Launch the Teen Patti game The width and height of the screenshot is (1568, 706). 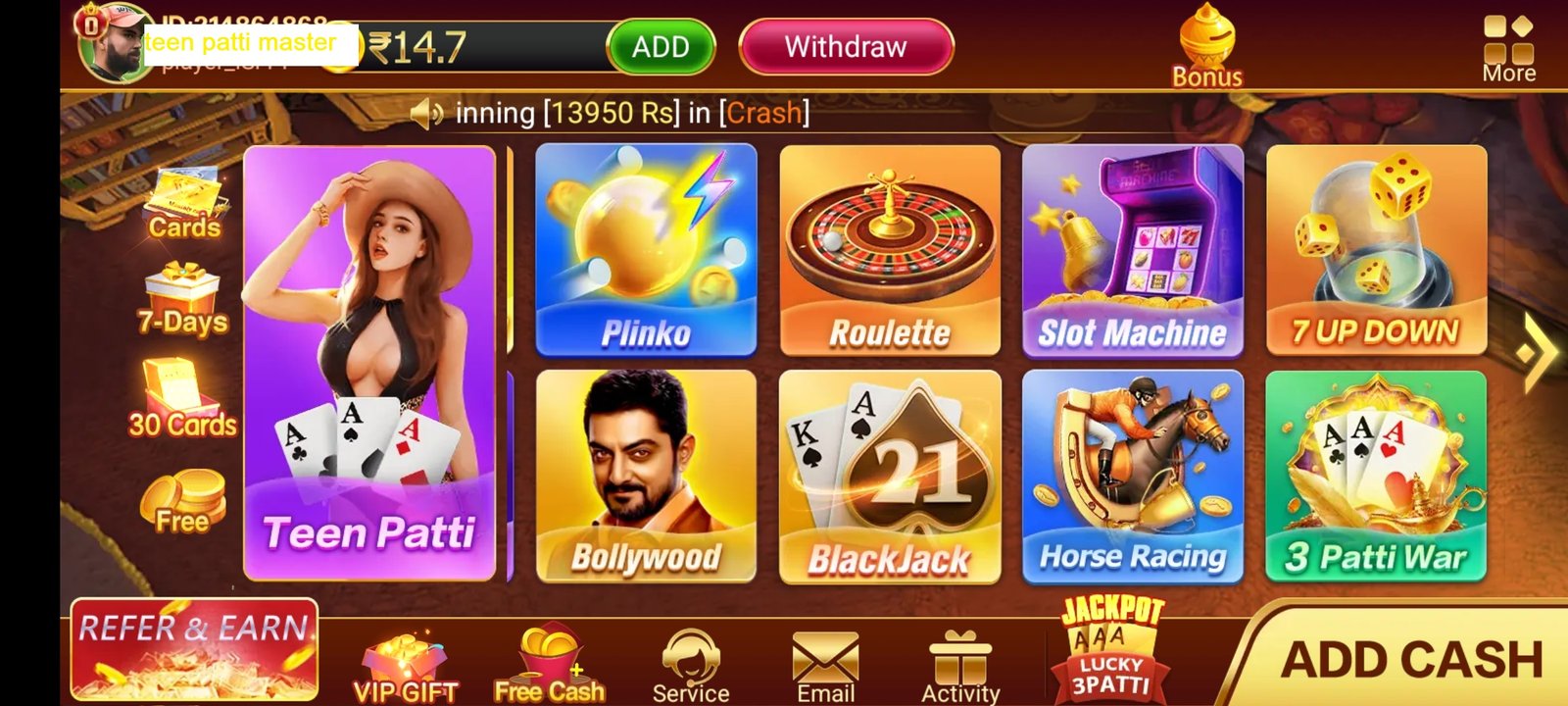[367, 363]
